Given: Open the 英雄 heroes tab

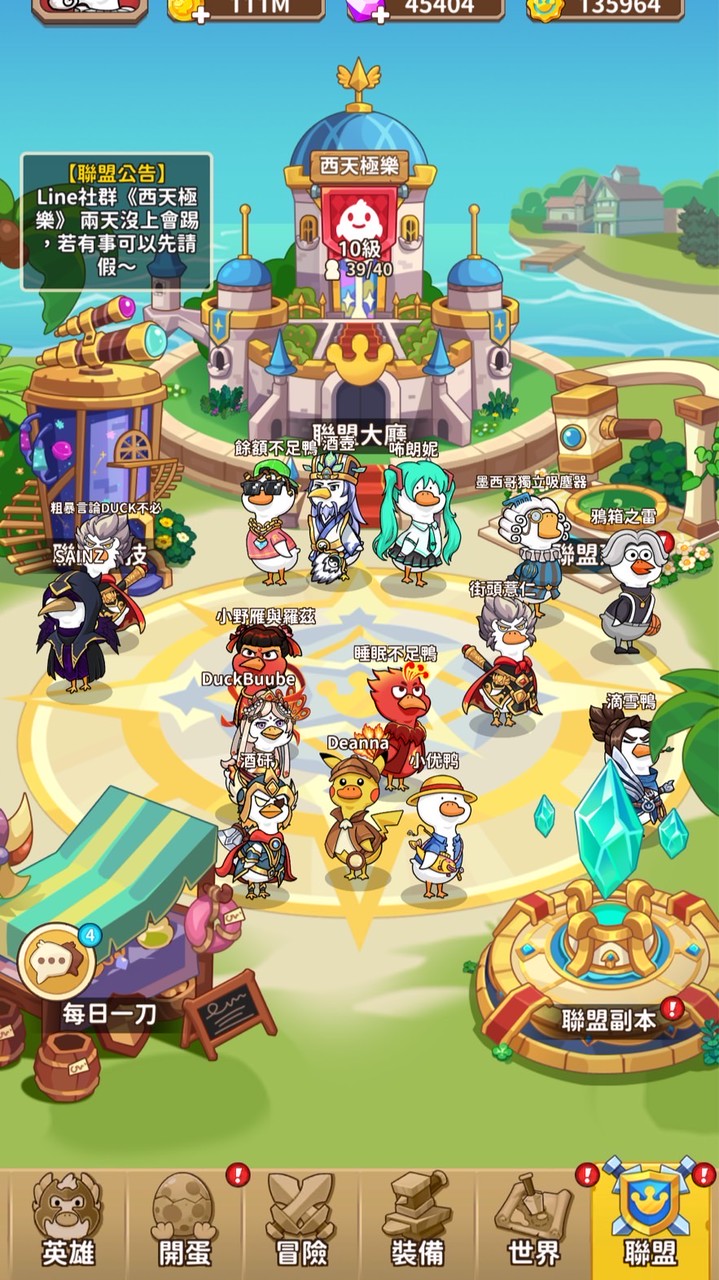Looking at the screenshot, I should [67, 1222].
